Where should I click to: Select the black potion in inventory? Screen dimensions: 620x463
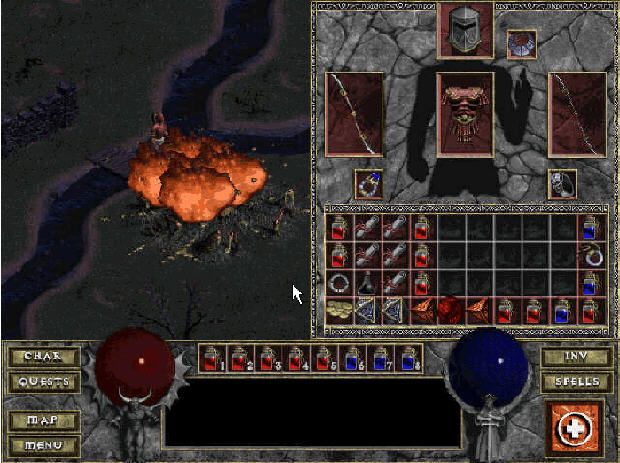click(367, 284)
